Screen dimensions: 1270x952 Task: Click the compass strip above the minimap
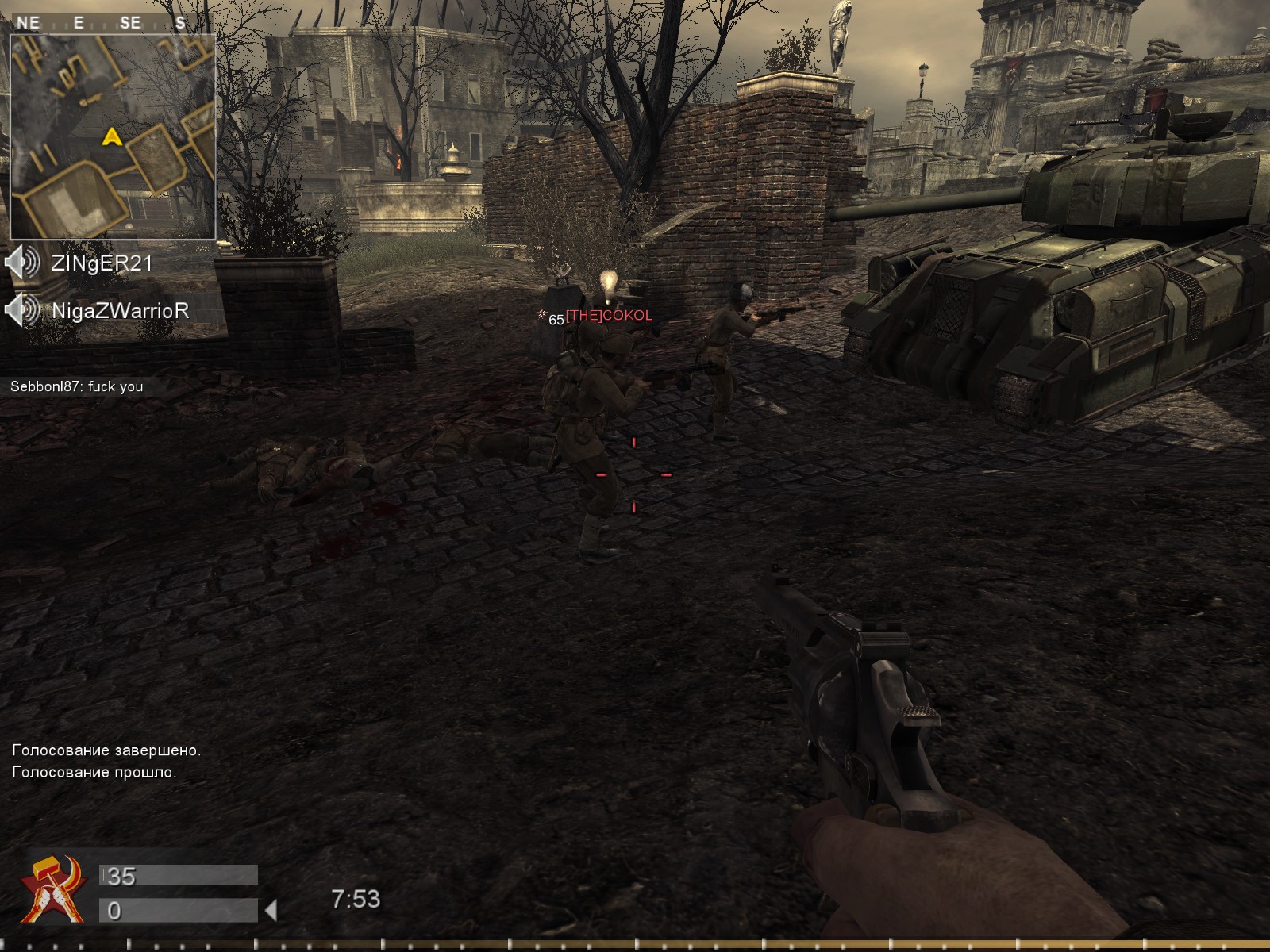tap(103, 23)
